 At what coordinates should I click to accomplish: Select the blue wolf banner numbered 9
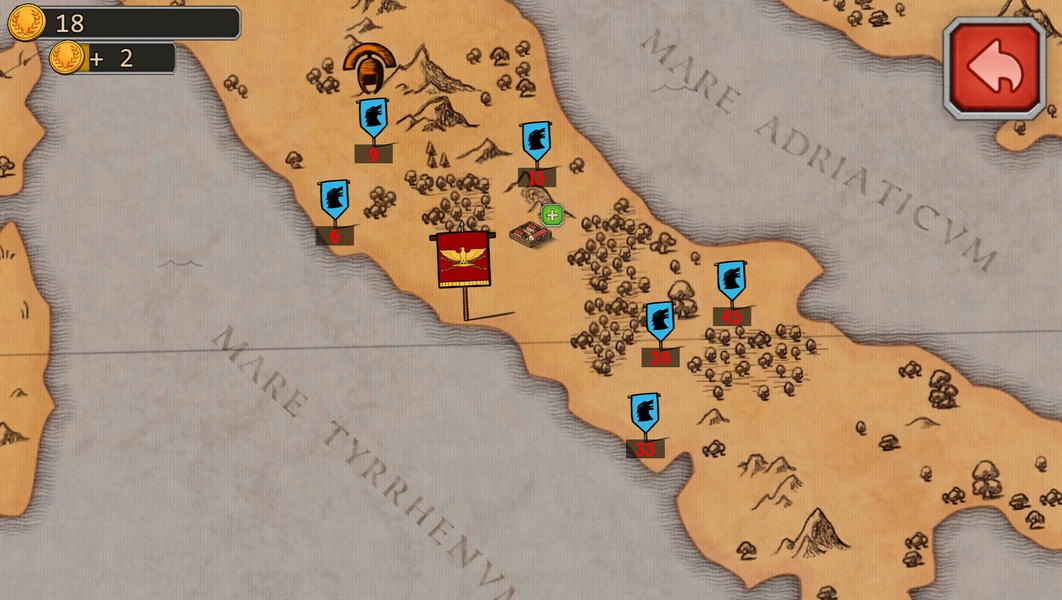point(373,118)
